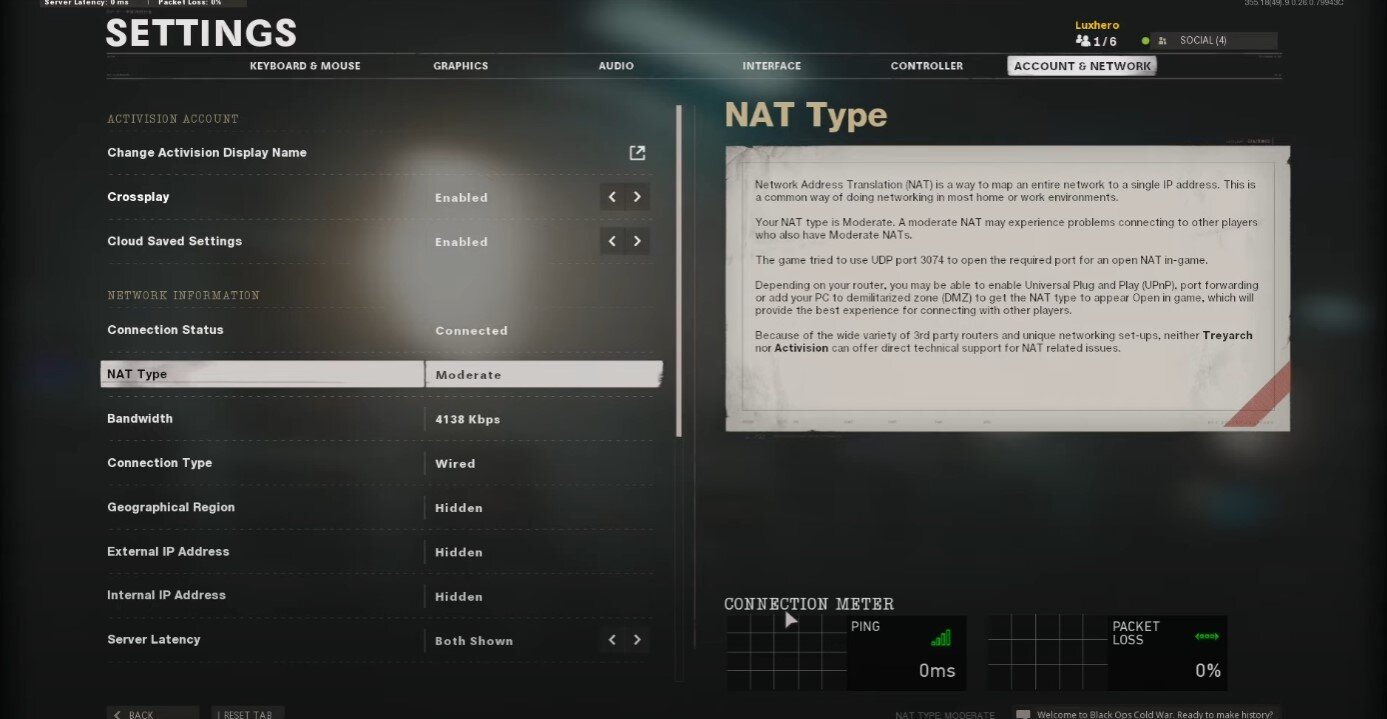Screen dimensions: 1387x719
Task: Select the Audio tab
Action: point(616,66)
